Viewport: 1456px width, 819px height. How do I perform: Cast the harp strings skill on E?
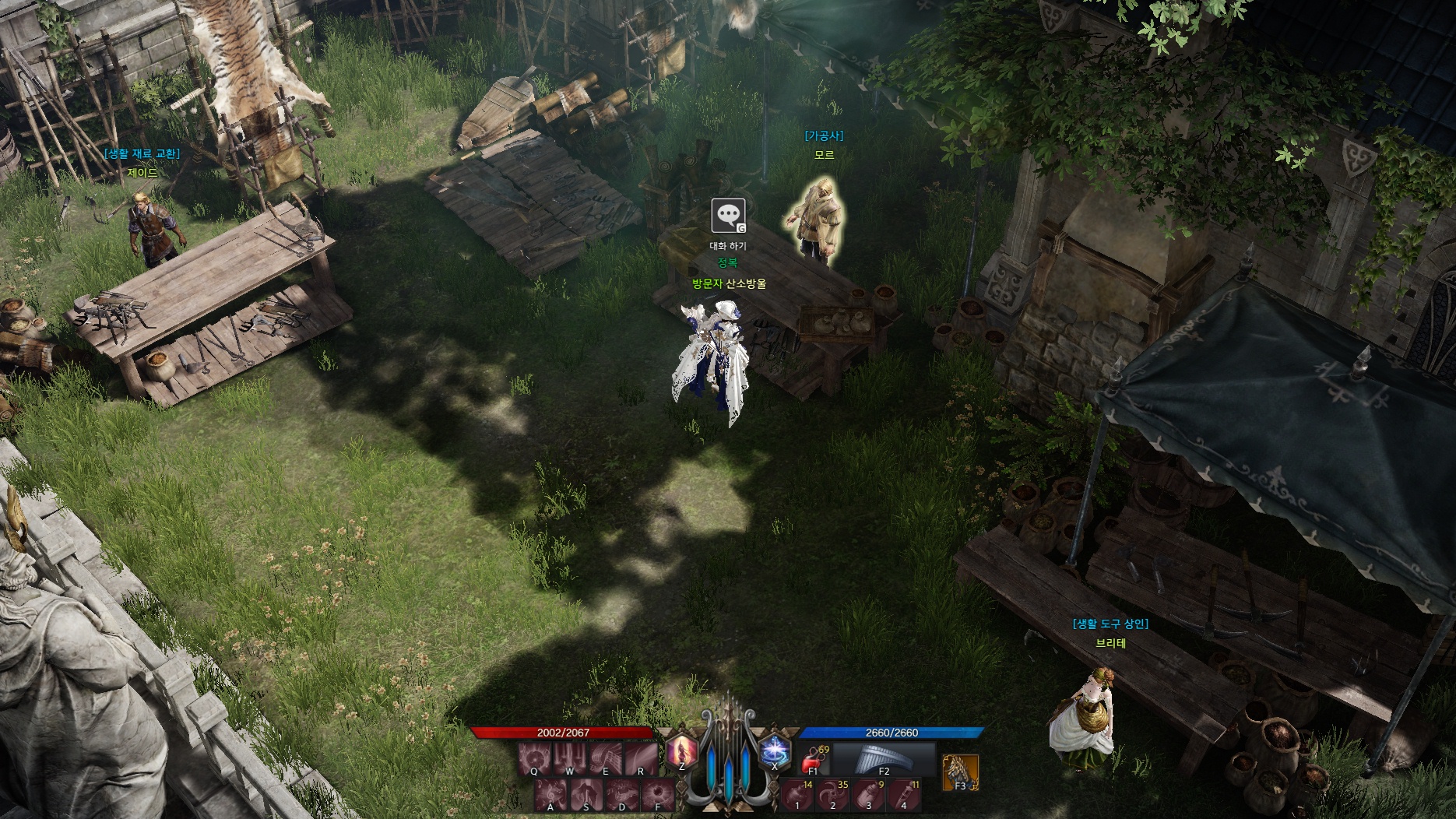(606, 757)
